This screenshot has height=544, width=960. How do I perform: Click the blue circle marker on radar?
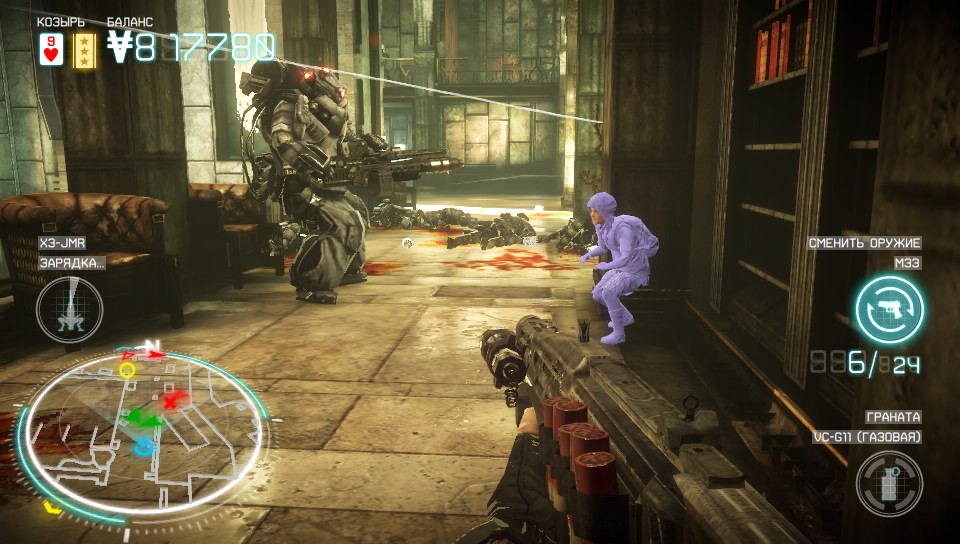(146, 446)
